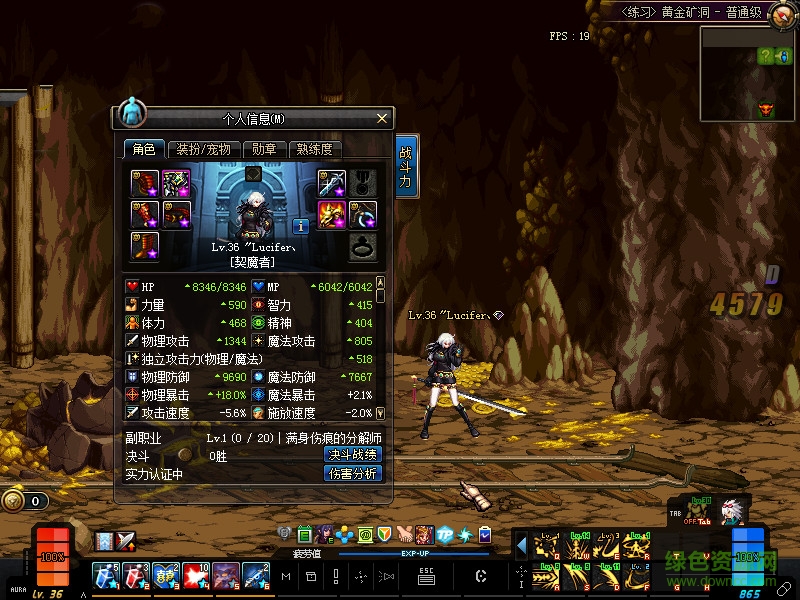Image resolution: width=800 pixels, height=600 pixels.
Task: Open the 战斗力 side tab
Action: [406, 167]
